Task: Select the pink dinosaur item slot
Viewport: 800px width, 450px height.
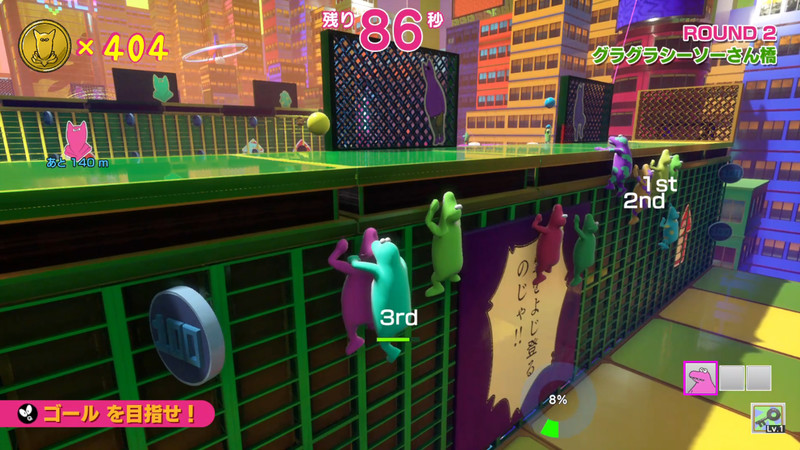Action: click(x=700, y=377)
